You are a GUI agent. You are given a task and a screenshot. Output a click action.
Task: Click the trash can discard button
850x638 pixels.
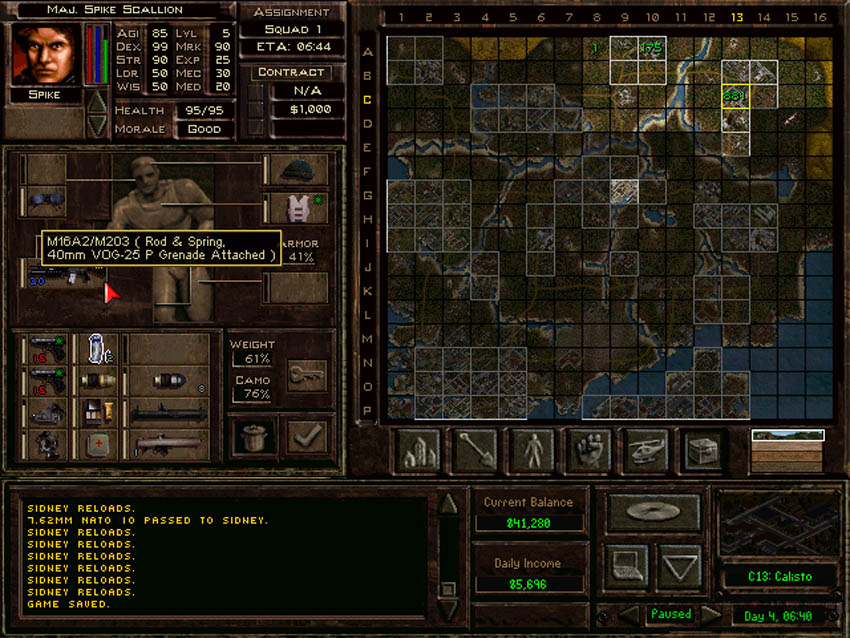click(254, 436)
